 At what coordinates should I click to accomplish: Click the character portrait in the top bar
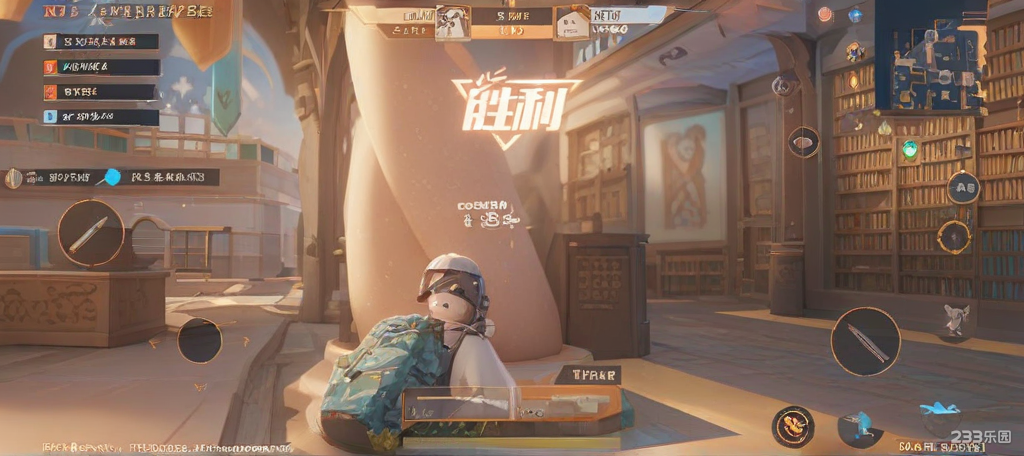452,24
